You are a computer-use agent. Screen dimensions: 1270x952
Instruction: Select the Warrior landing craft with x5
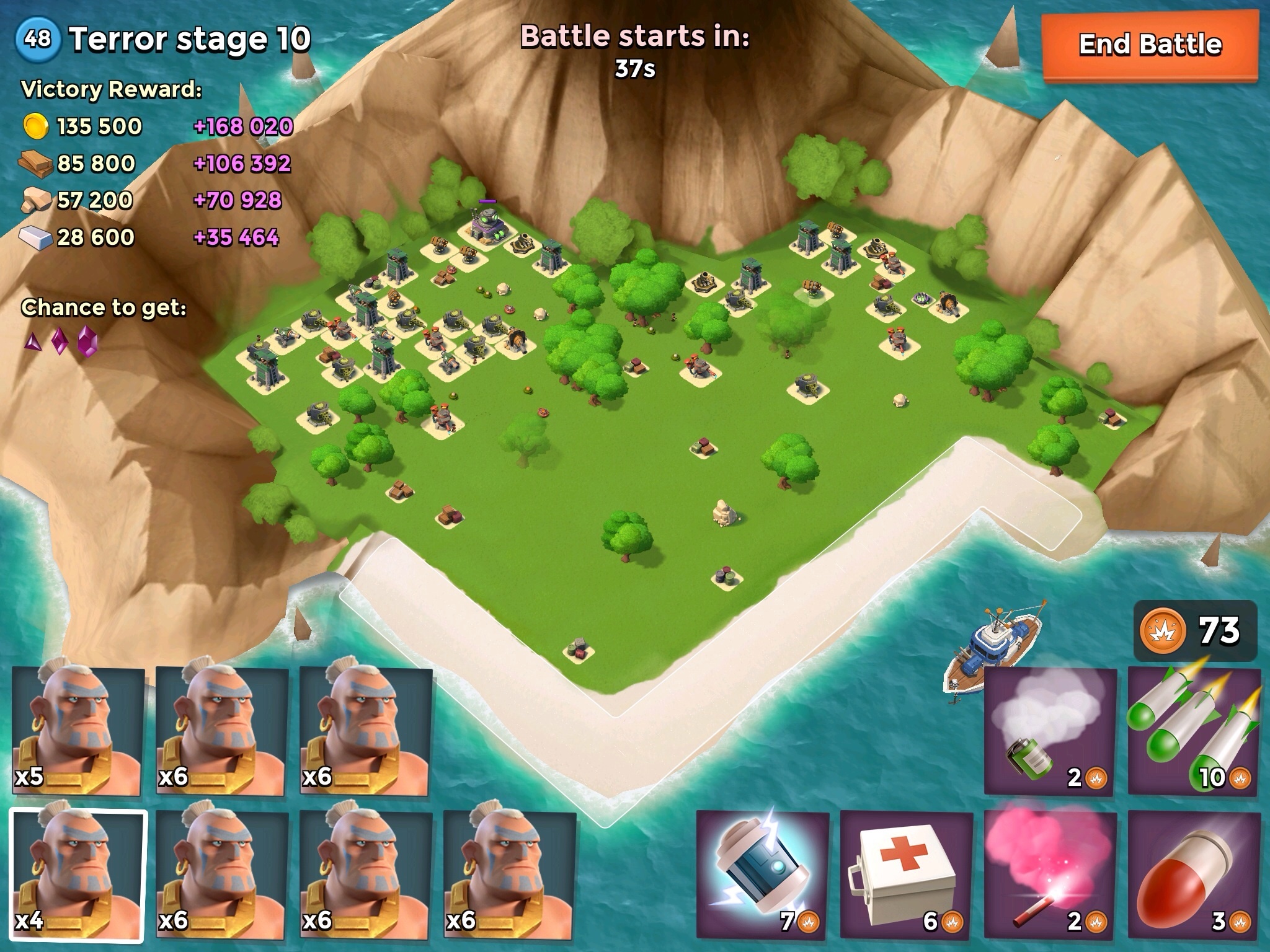tap(78, 730)
